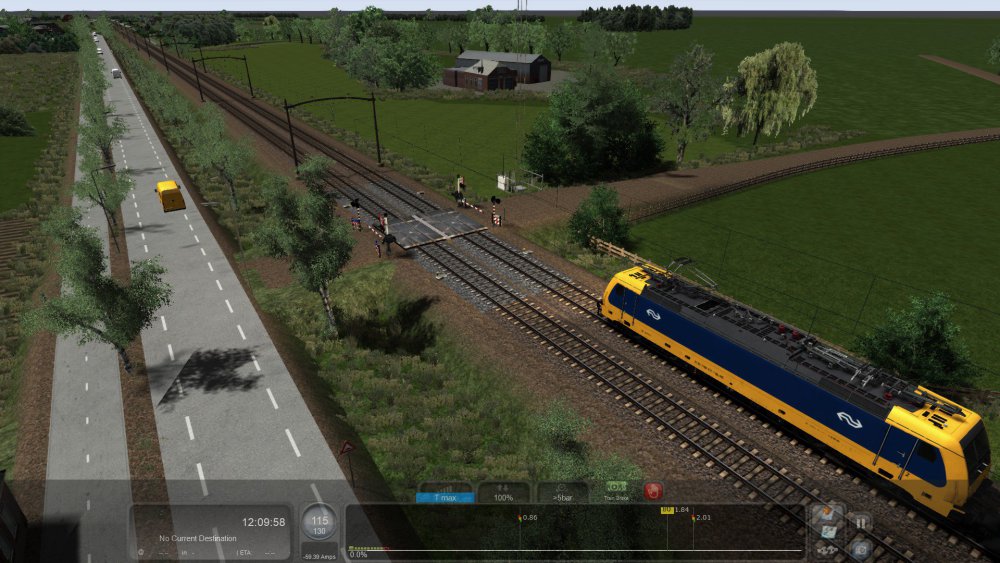
Task: Click the coupling arrows icon
Action: 826,550
